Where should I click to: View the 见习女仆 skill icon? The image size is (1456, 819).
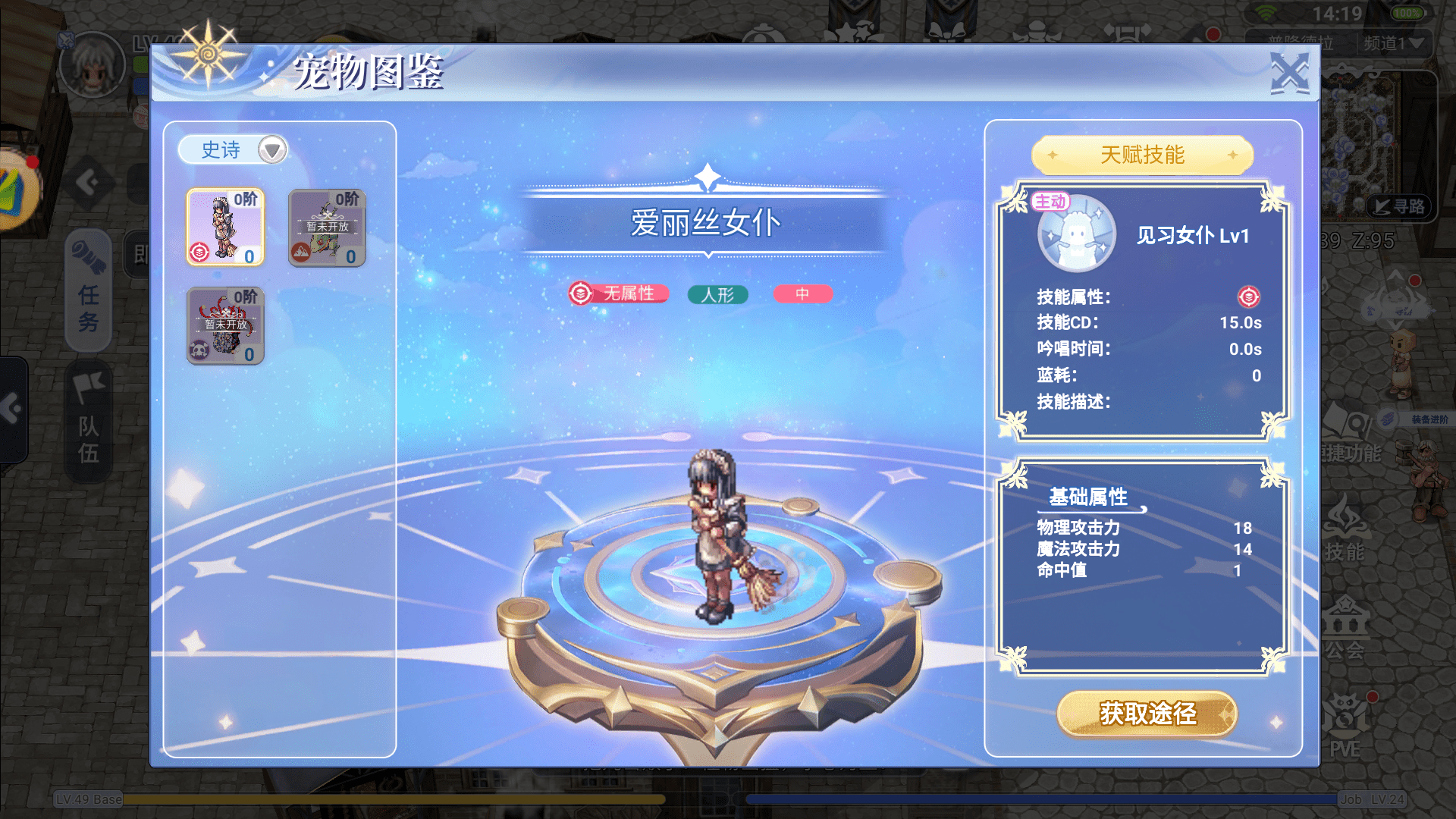coord(1076,234)
